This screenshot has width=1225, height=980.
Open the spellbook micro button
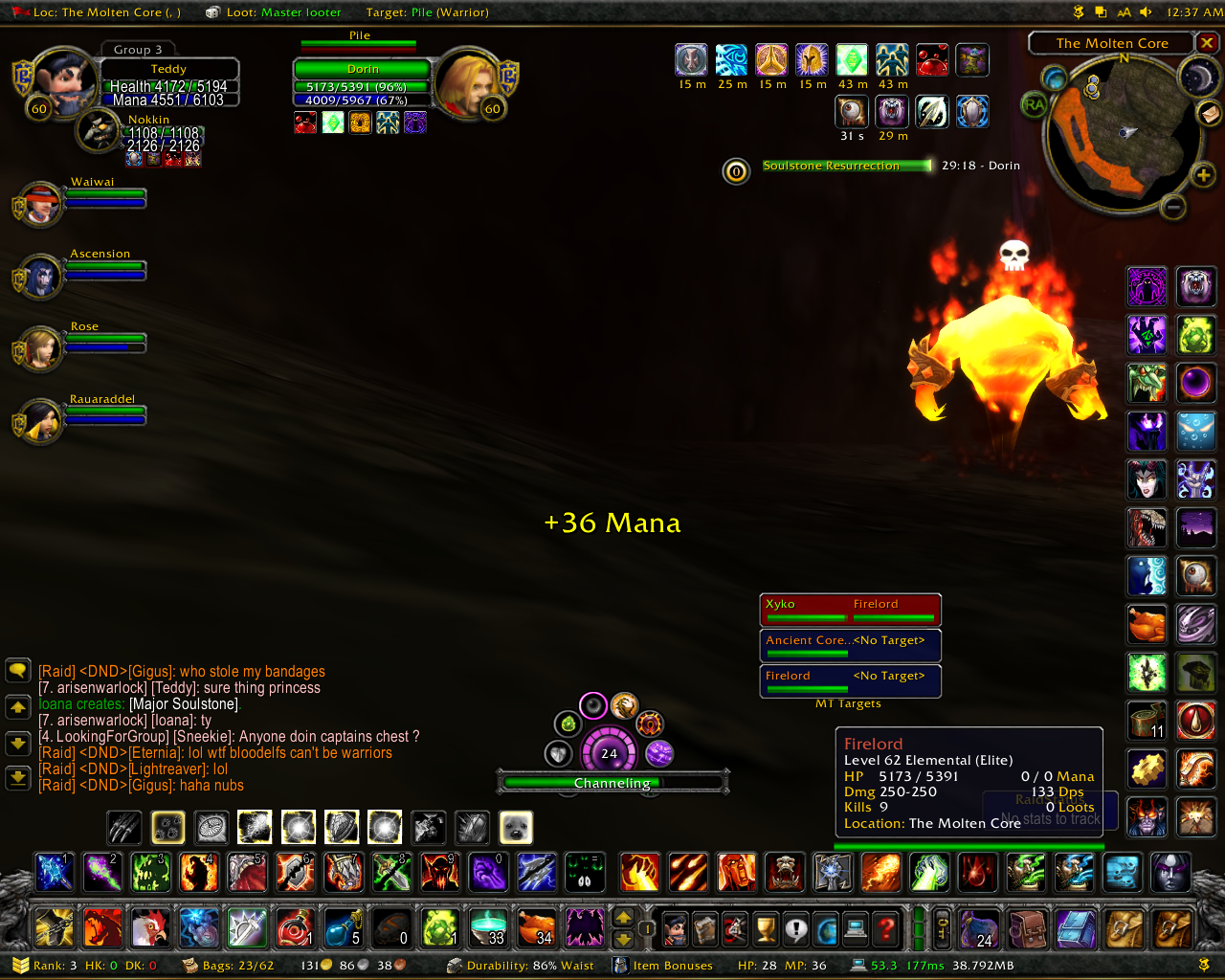coord(705,928)
